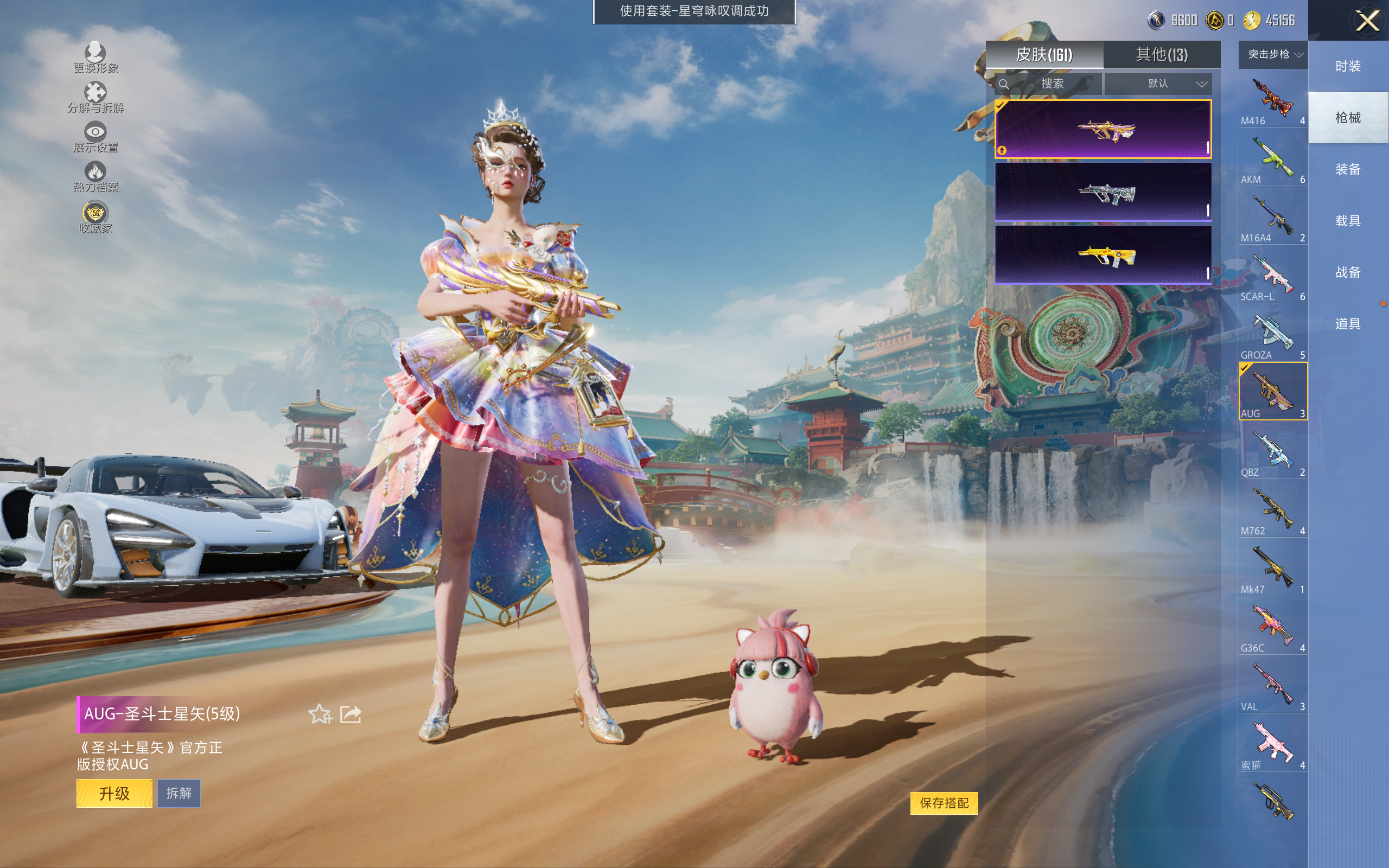Select the yellow AUG skin card

tap(1103, 254)
